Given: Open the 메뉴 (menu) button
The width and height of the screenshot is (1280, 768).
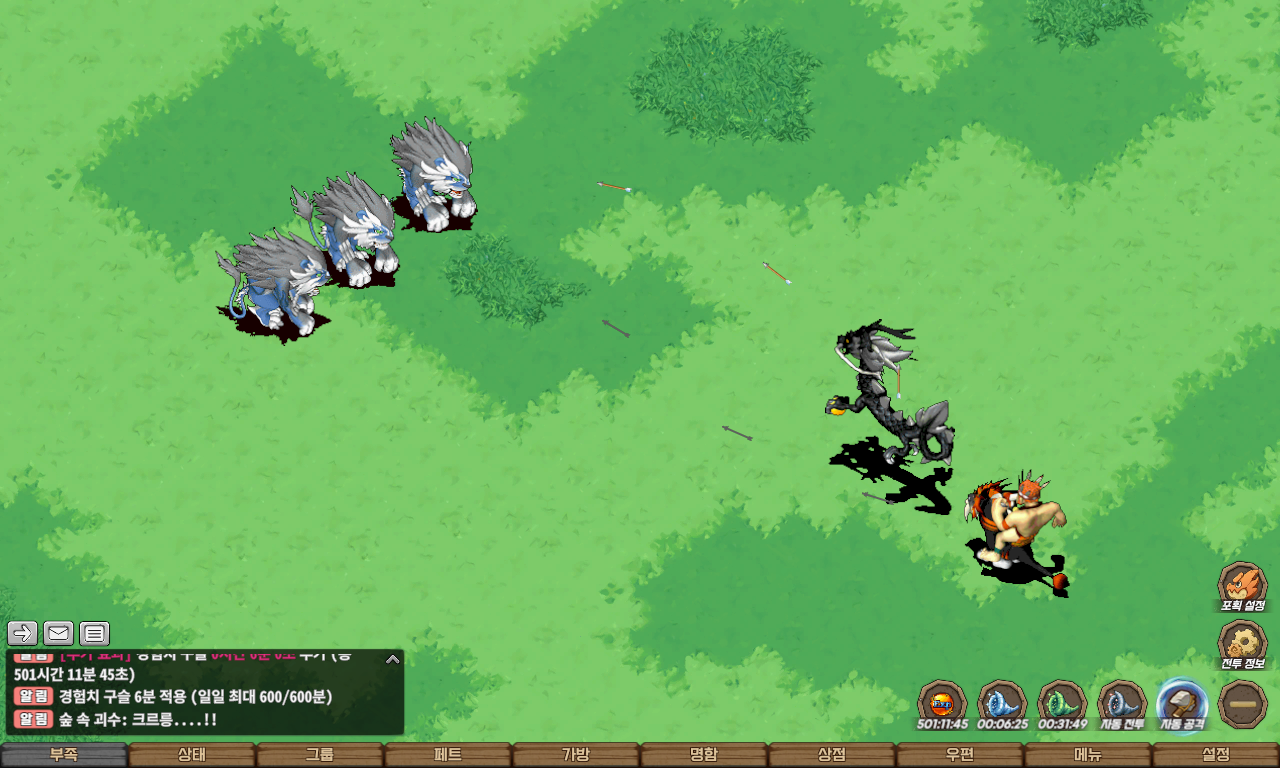Looking at the screenshot, I should 1088,755.
